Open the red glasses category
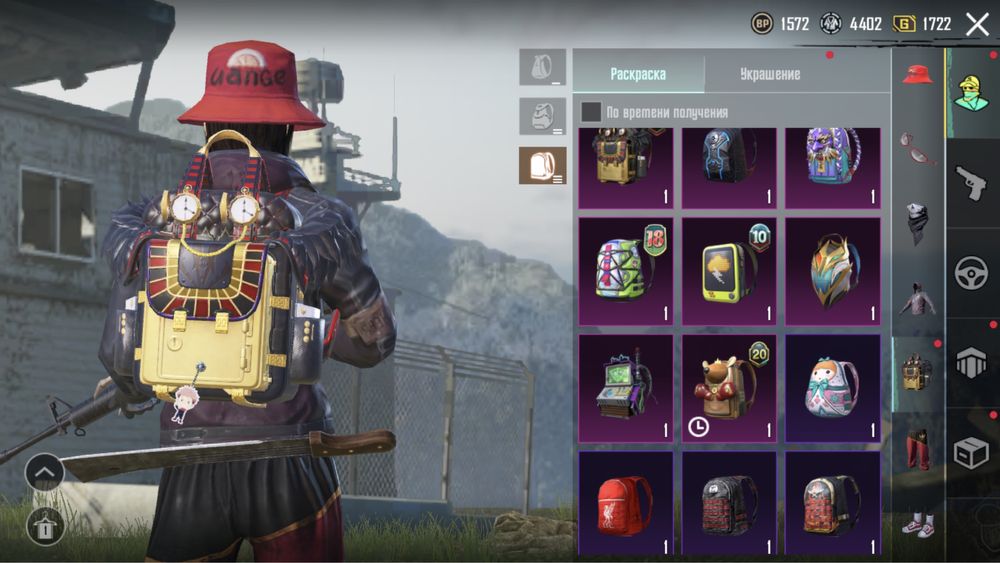The image size is (1000, 563). click(x=917, y=148)
